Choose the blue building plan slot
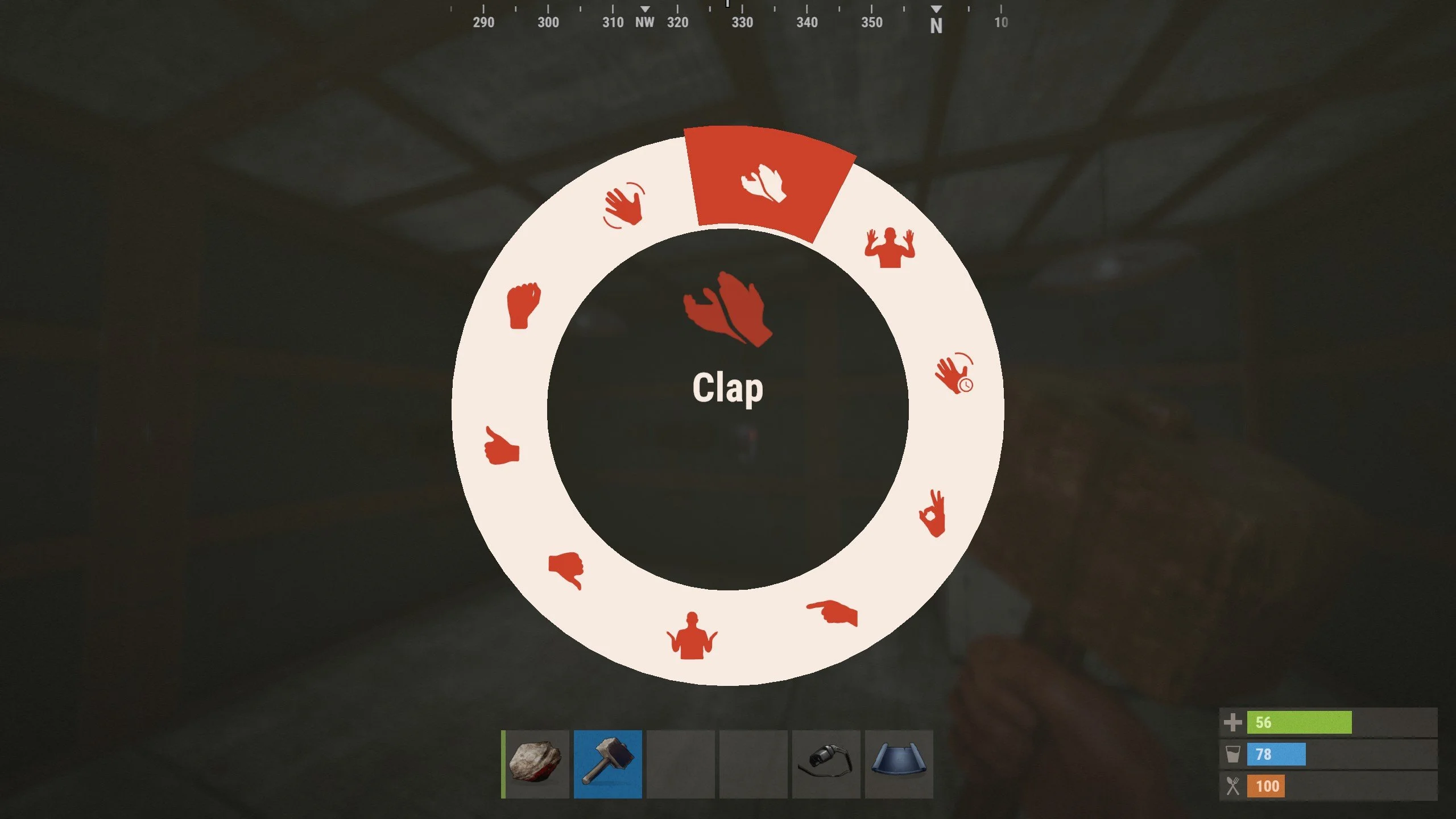Viewport: 1456px width, 819px height. [x=899, y=764]
